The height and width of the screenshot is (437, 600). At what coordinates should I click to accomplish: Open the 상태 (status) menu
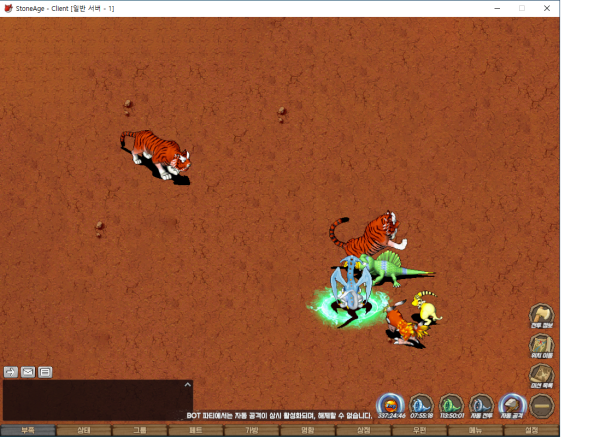pos(84,430)
